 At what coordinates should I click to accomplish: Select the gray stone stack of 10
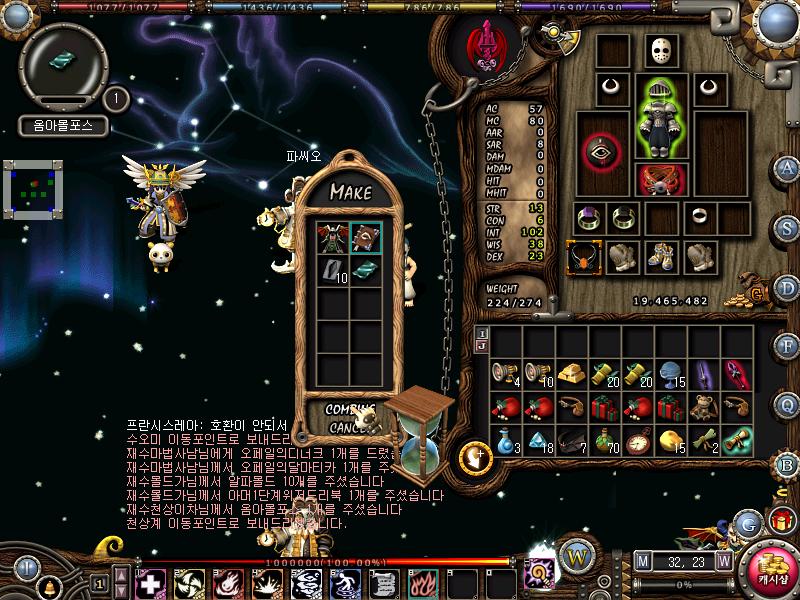tap(334, 269)
